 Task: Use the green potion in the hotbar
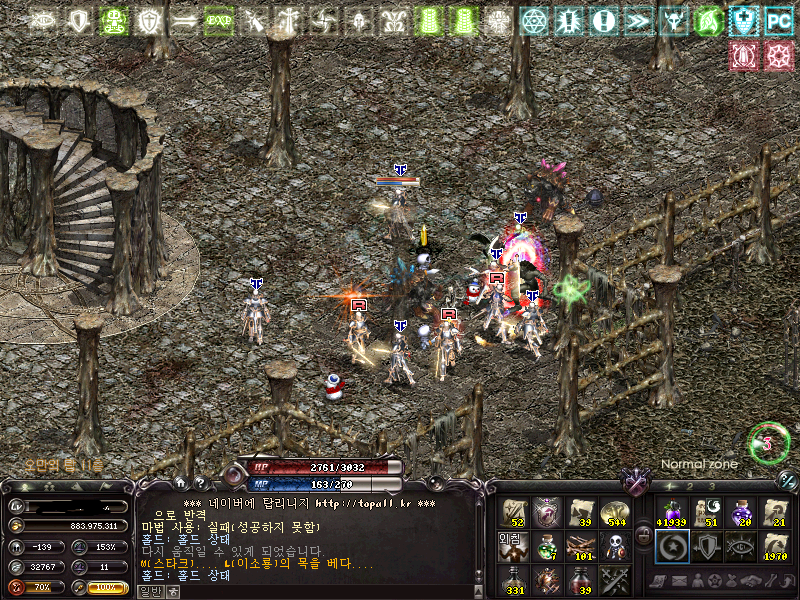pos(547,546)
